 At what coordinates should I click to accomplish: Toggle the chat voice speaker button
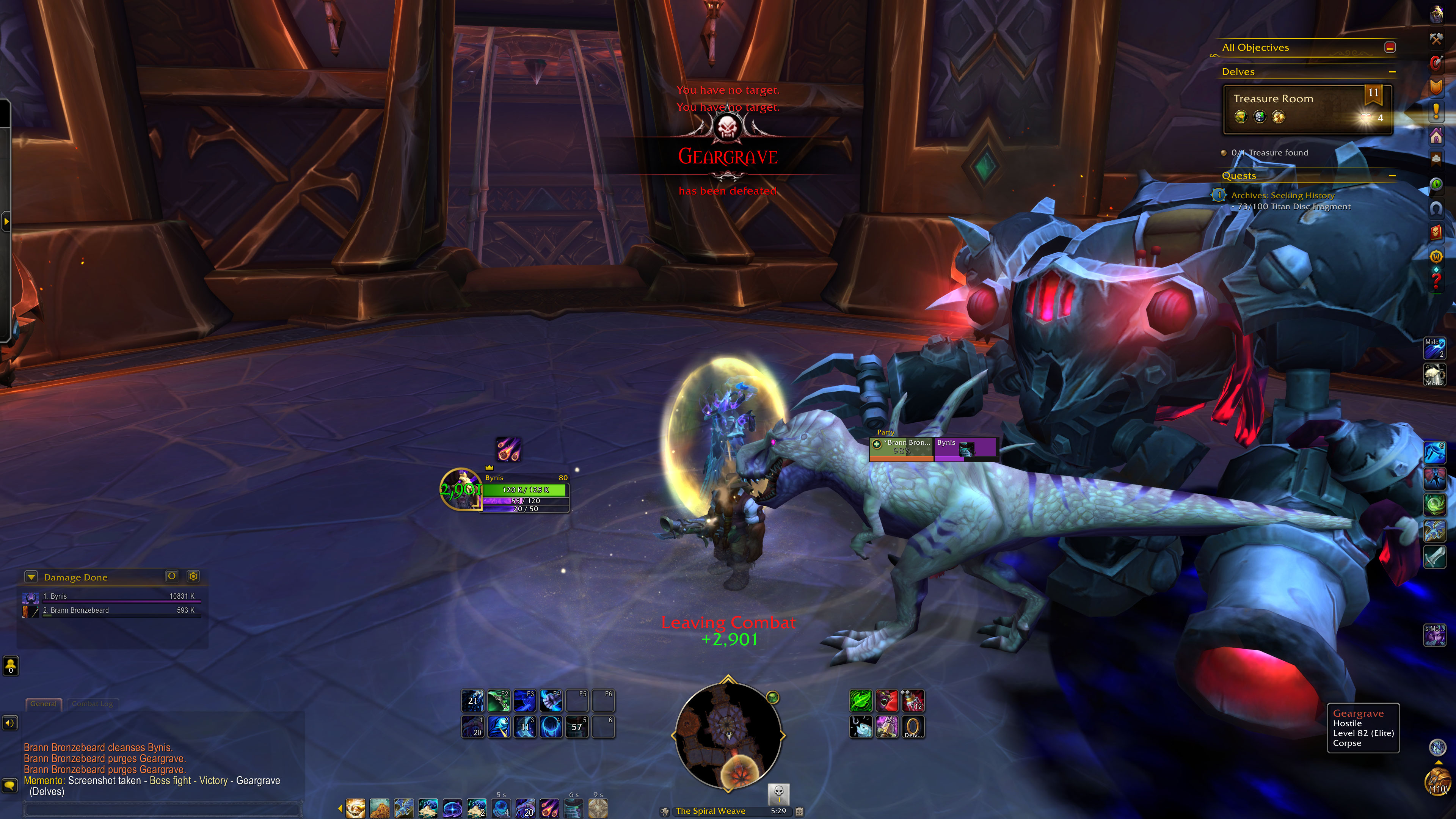pos(10,723)
